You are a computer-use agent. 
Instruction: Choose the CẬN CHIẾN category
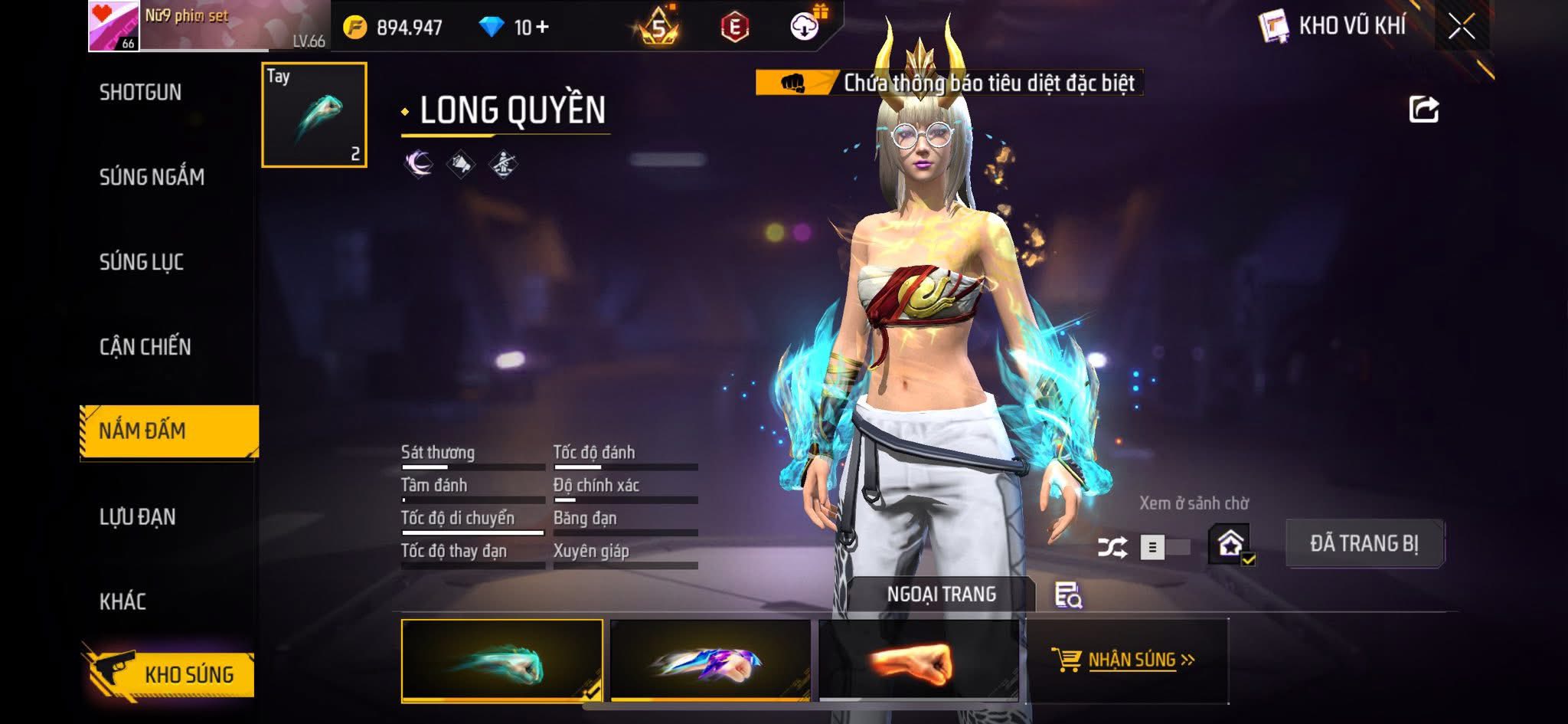(x=145, y=347)
